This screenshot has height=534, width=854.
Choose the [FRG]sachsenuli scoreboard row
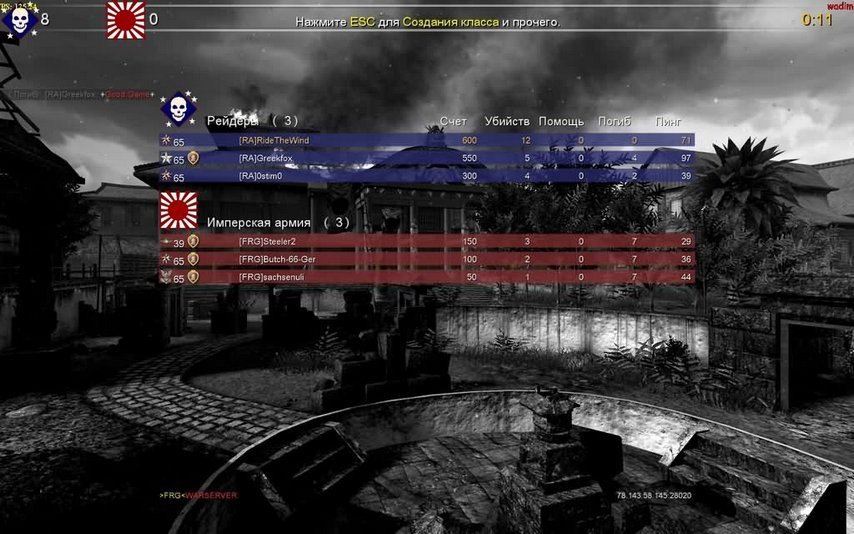[427, 277]
